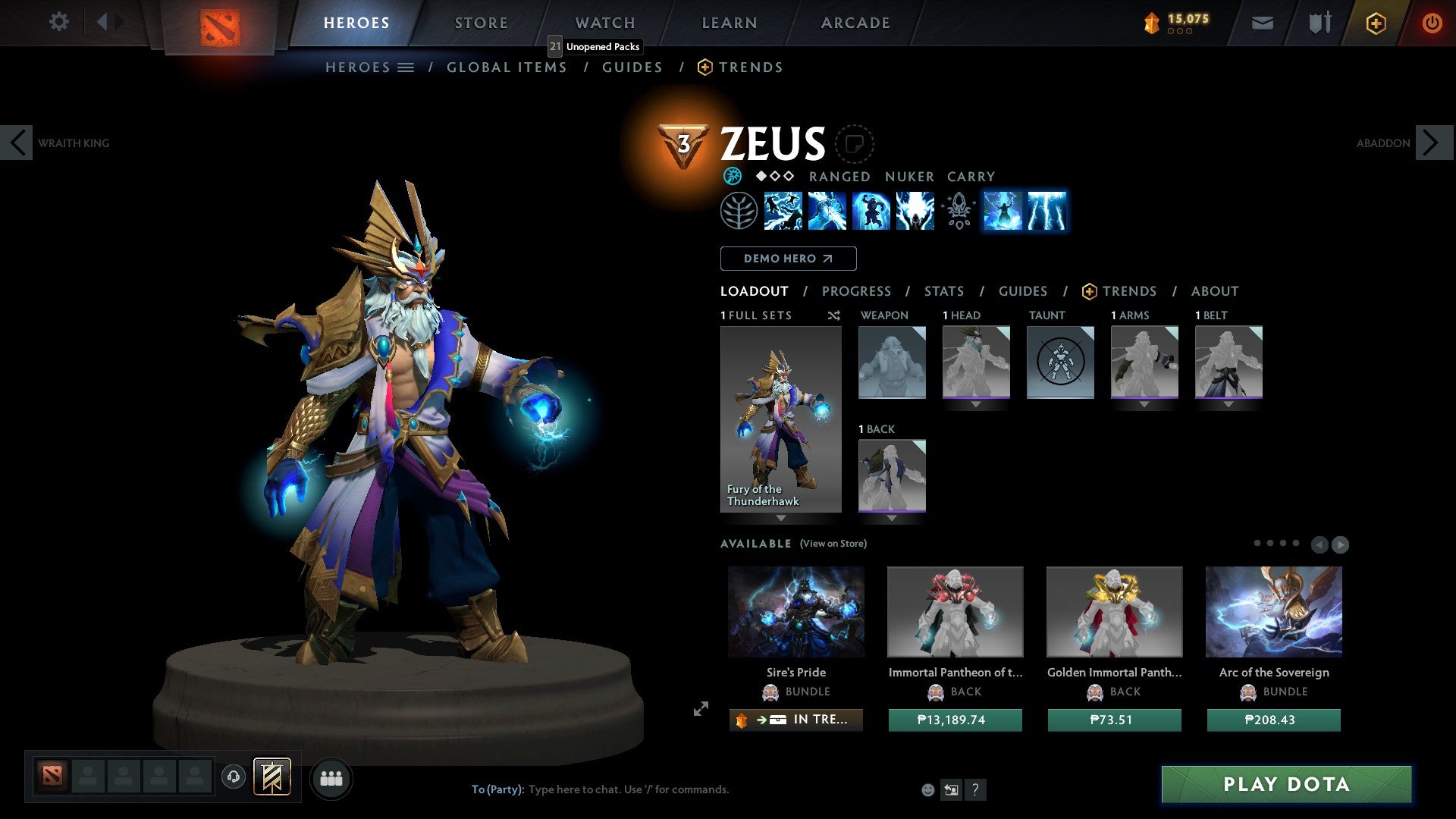Toggle the shuffle loadout icon next to Full Sets
The width and height of the screenshot is (1456, 819).
833,315
